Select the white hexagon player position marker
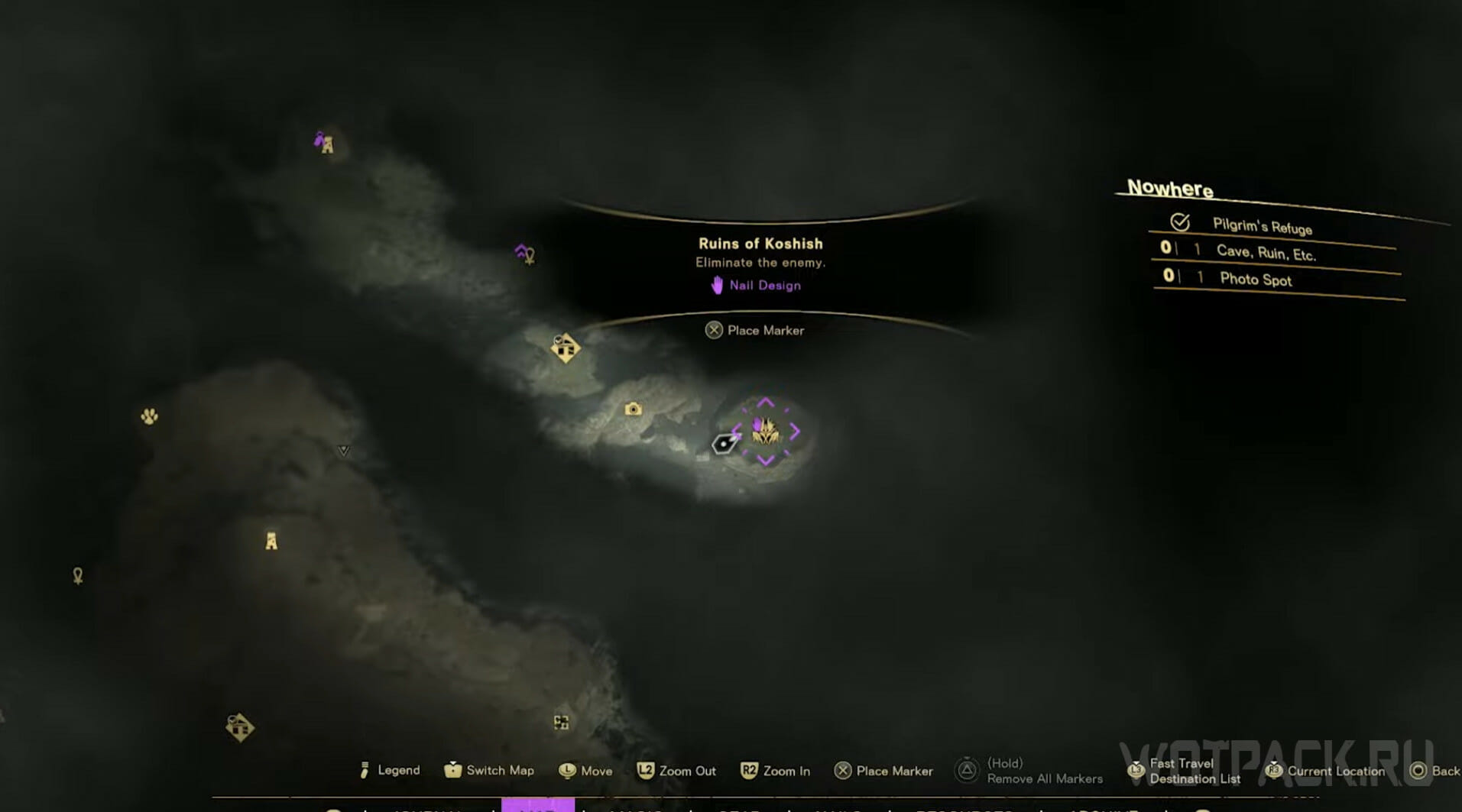1462x812 pixels. pyautogui.click(x=723, y=443)
